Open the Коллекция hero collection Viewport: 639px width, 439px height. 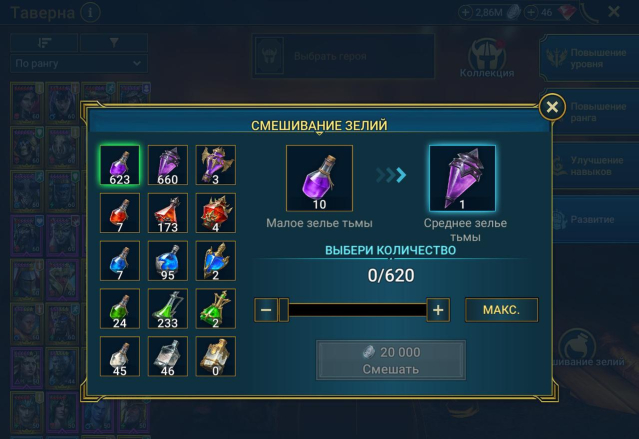[x=487, y=58]
